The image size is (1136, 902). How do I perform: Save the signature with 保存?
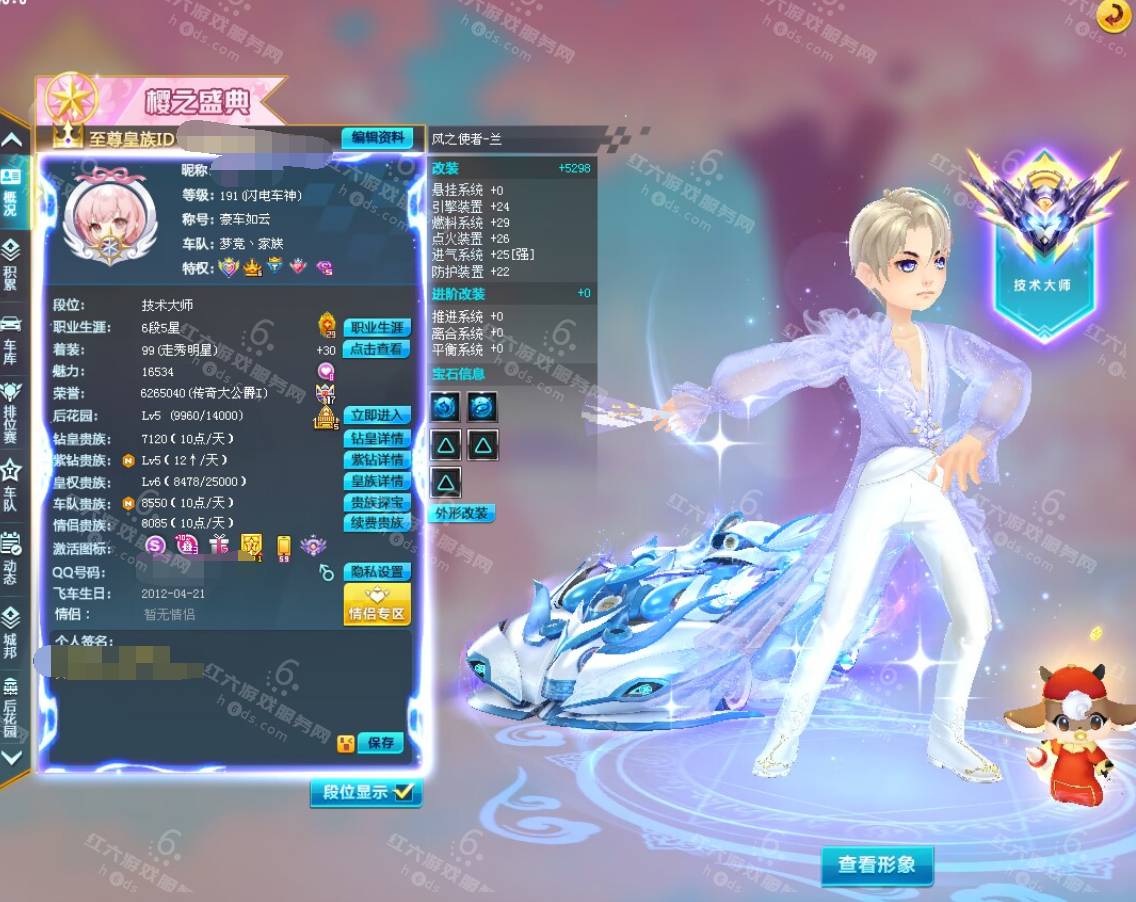[380, 743]
